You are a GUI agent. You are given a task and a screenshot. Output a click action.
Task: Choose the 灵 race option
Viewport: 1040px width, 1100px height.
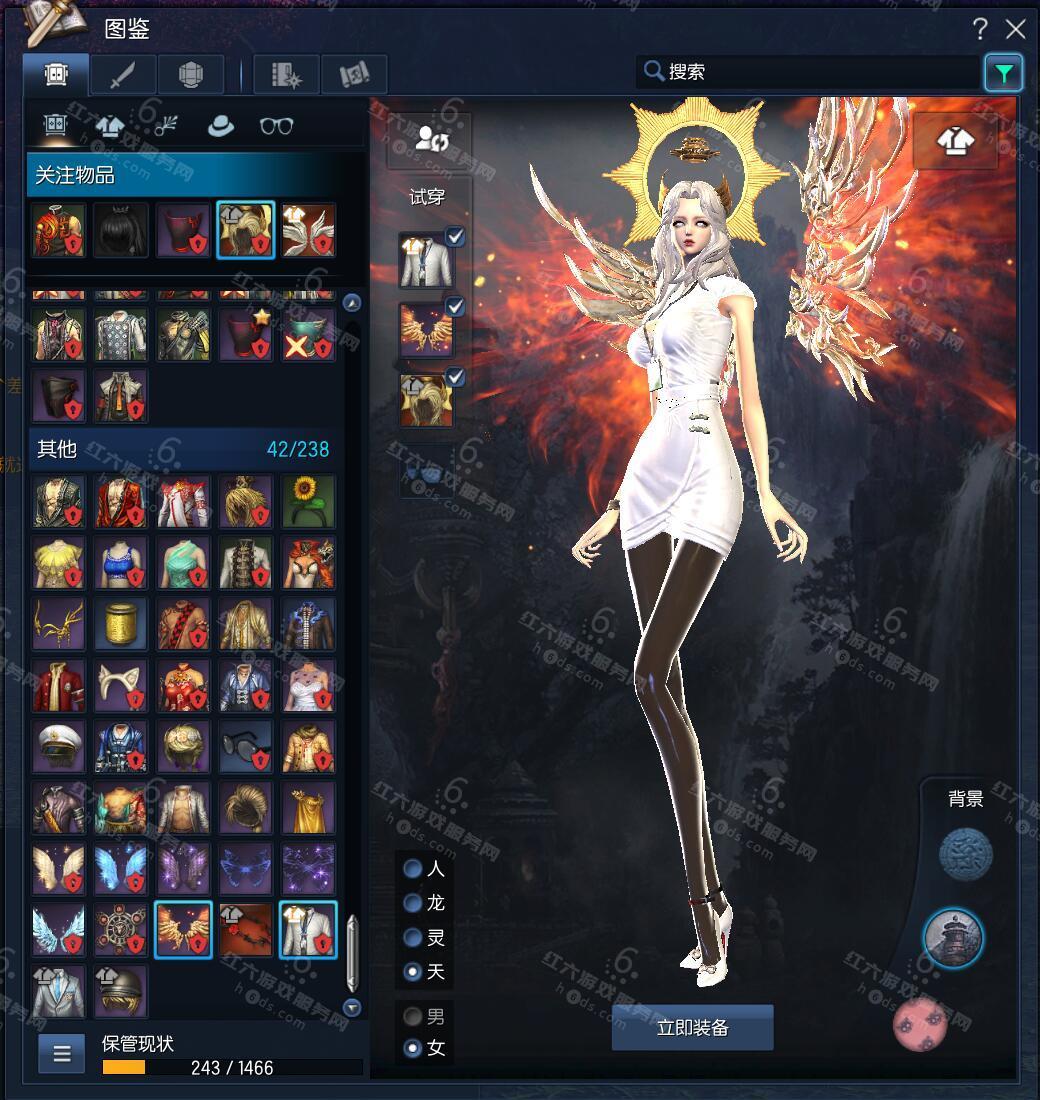tap(413, 937)
